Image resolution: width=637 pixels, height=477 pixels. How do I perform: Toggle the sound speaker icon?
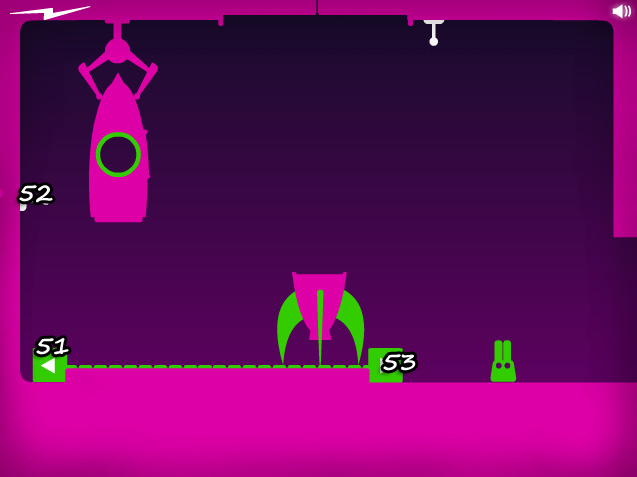tap(621, 11)
